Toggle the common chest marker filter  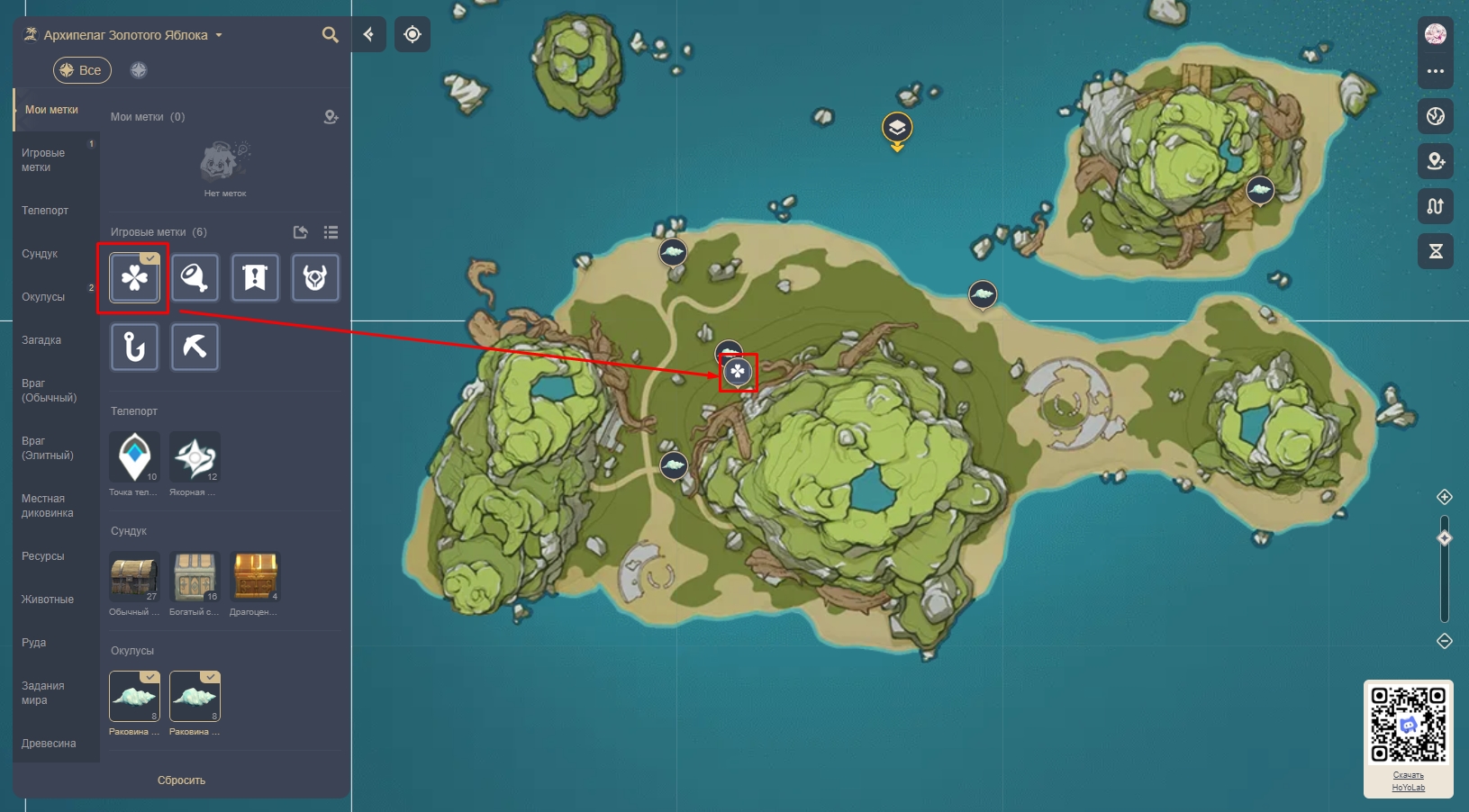click(134, 576)
